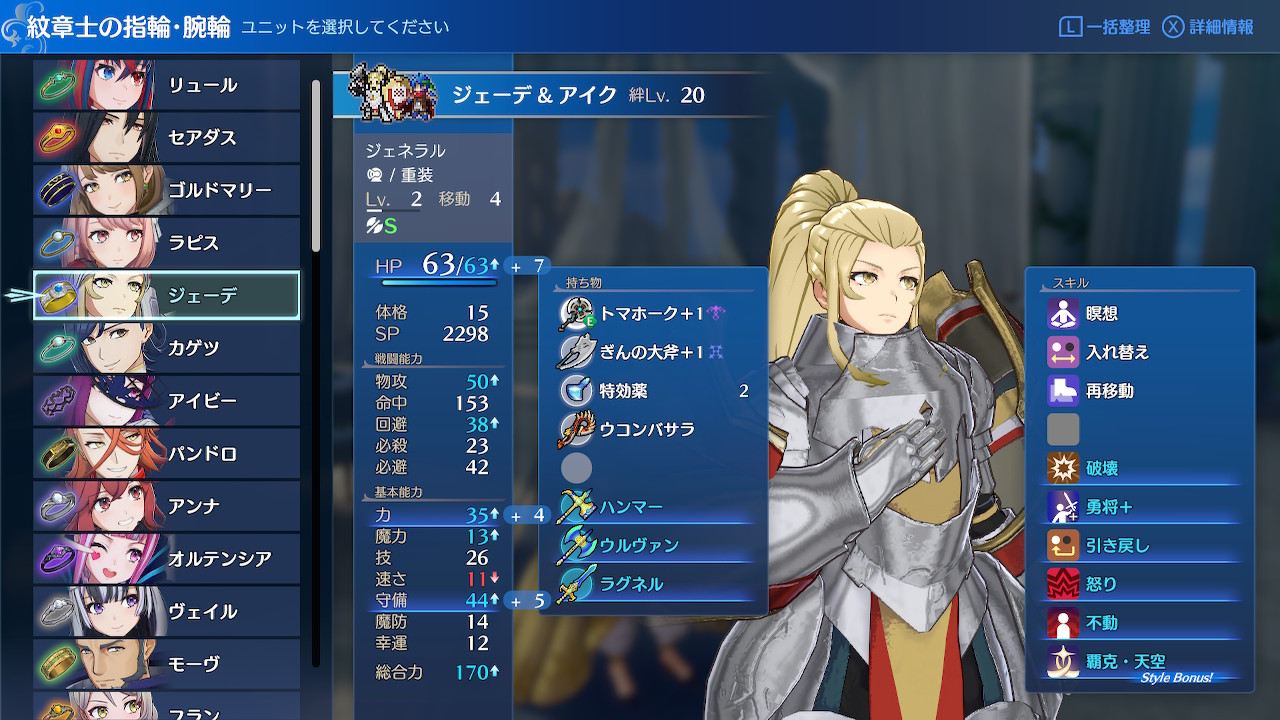Choose カゲツ from the unit list
Image resolution: width=1280 pixels, height=720 pixels.
167,348
